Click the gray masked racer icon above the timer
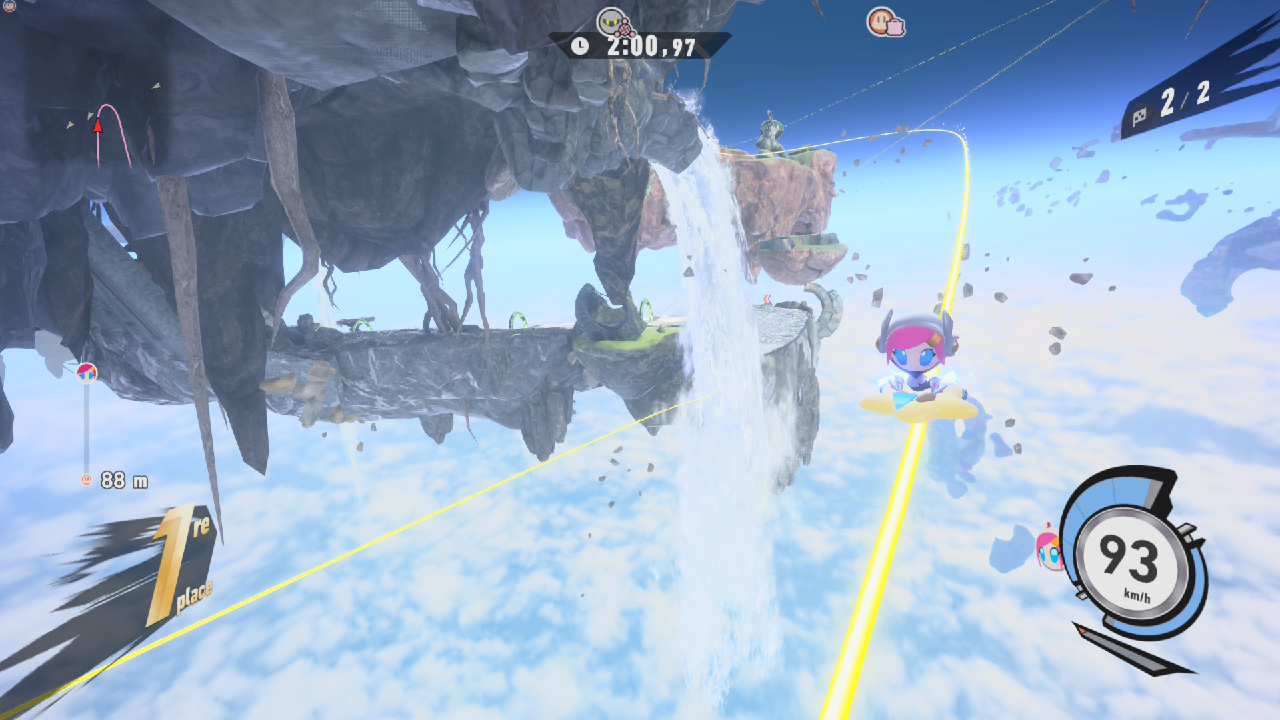The height and width of the screenshot is (720, 1280). pos(611,20)
